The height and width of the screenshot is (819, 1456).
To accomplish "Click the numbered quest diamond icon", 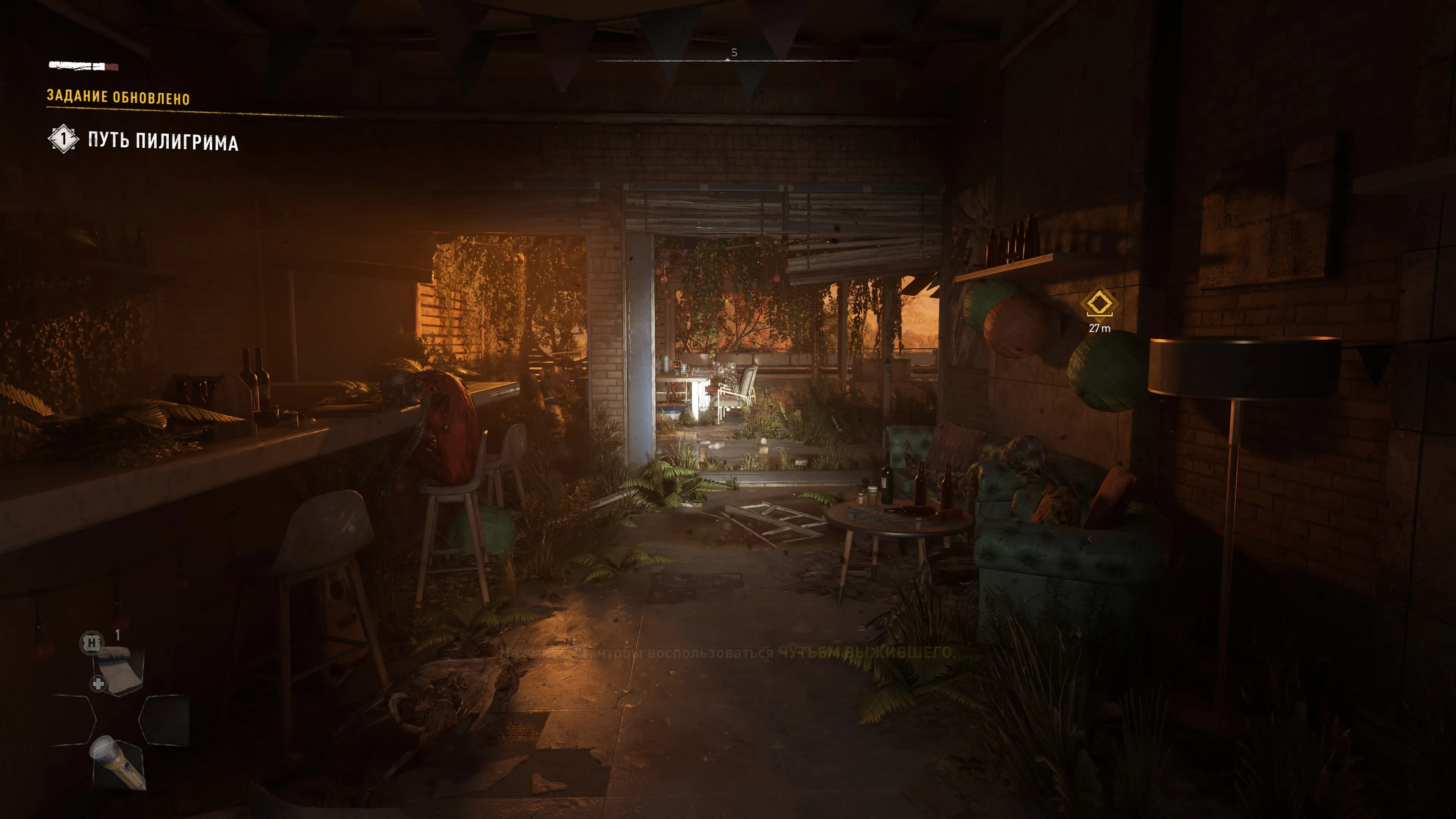I will [63, 138].
